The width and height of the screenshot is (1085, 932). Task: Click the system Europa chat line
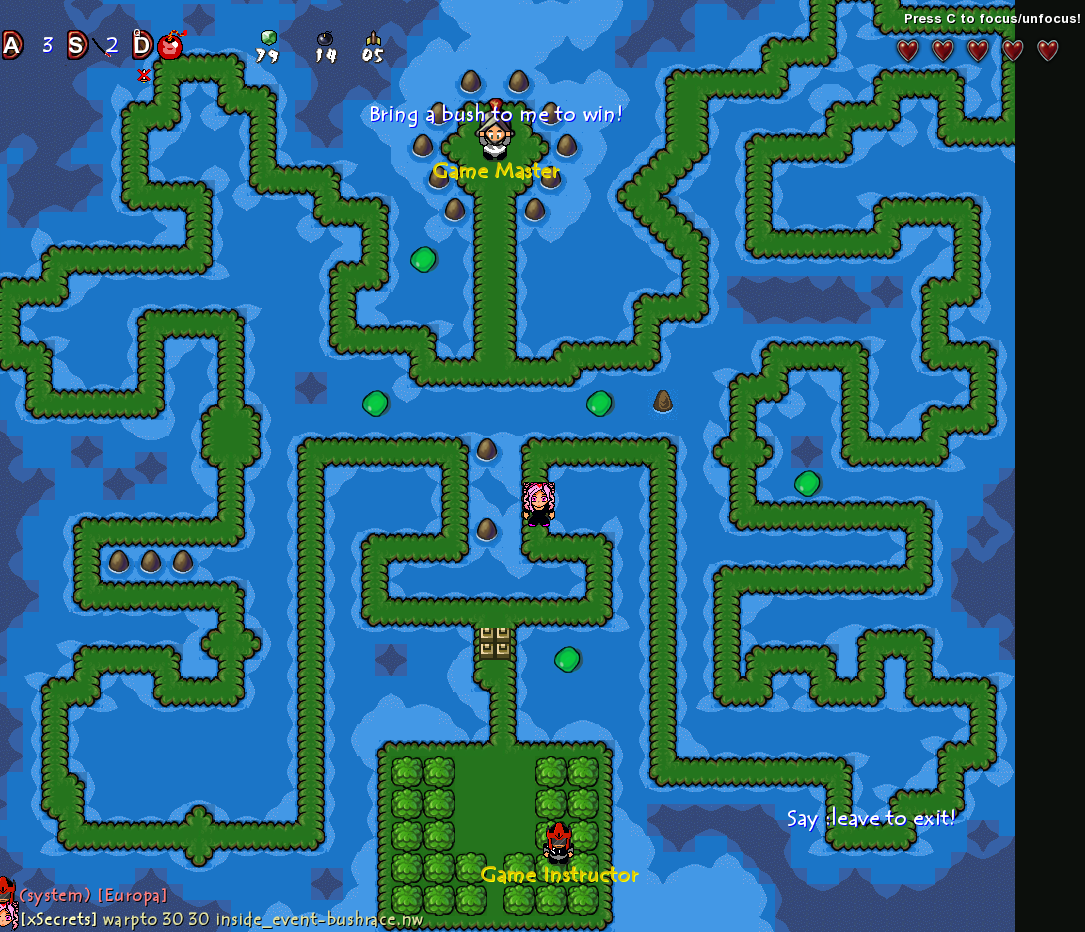point(93,894)
